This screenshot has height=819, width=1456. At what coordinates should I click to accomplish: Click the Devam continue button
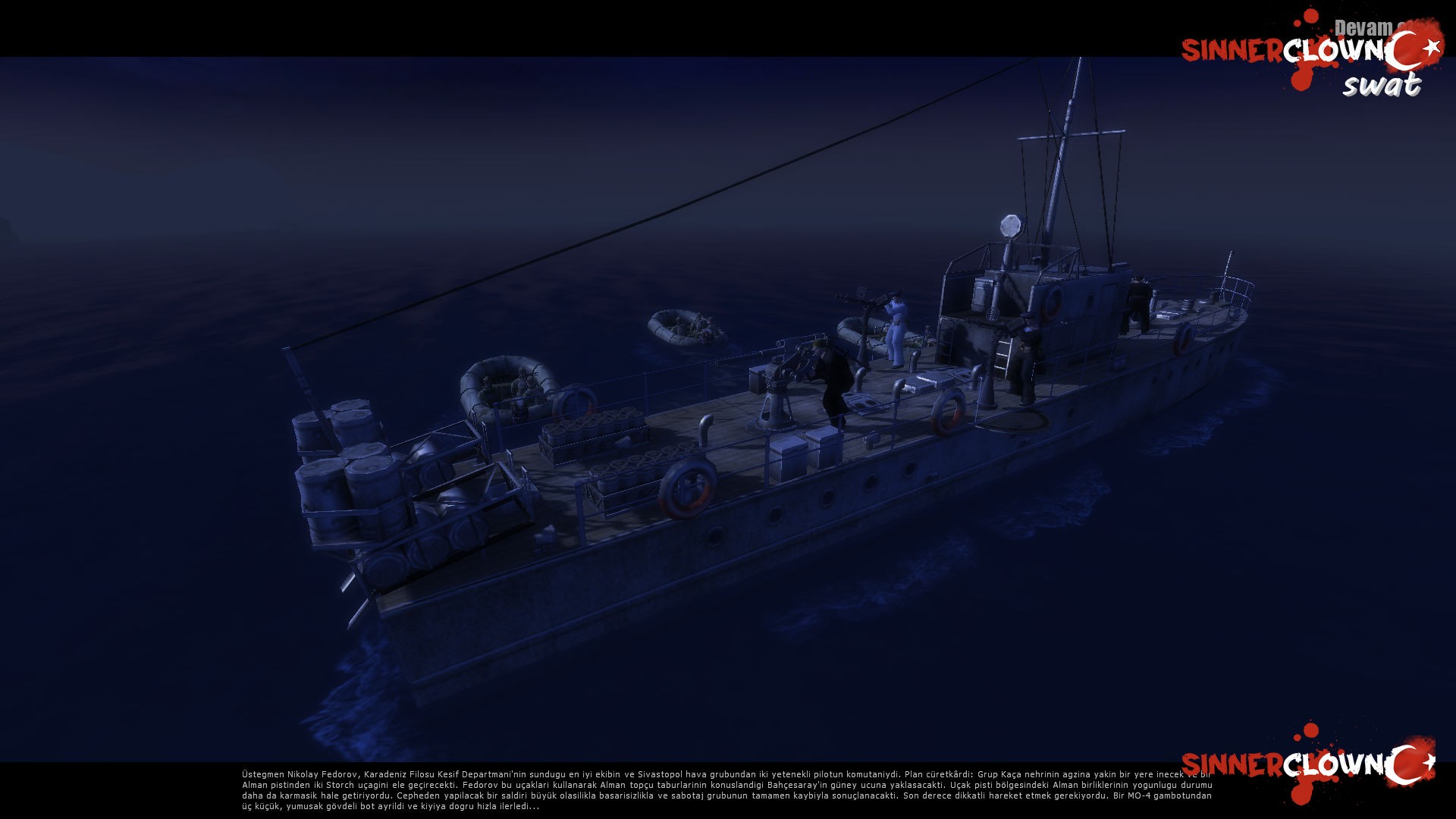click(x=1363, y=28)
